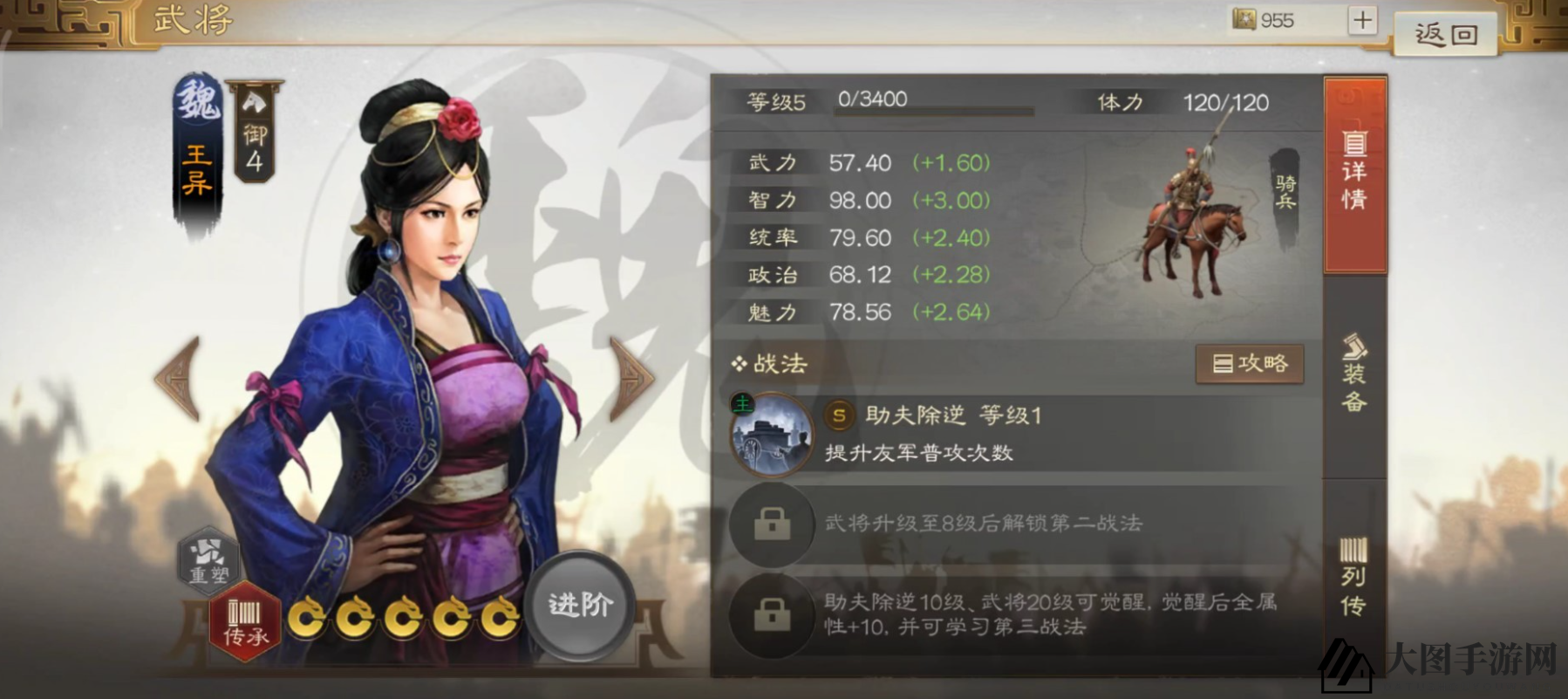Select the 武将 title bar menu
This screenshot has width=1568, height=699.
[194, 17]
